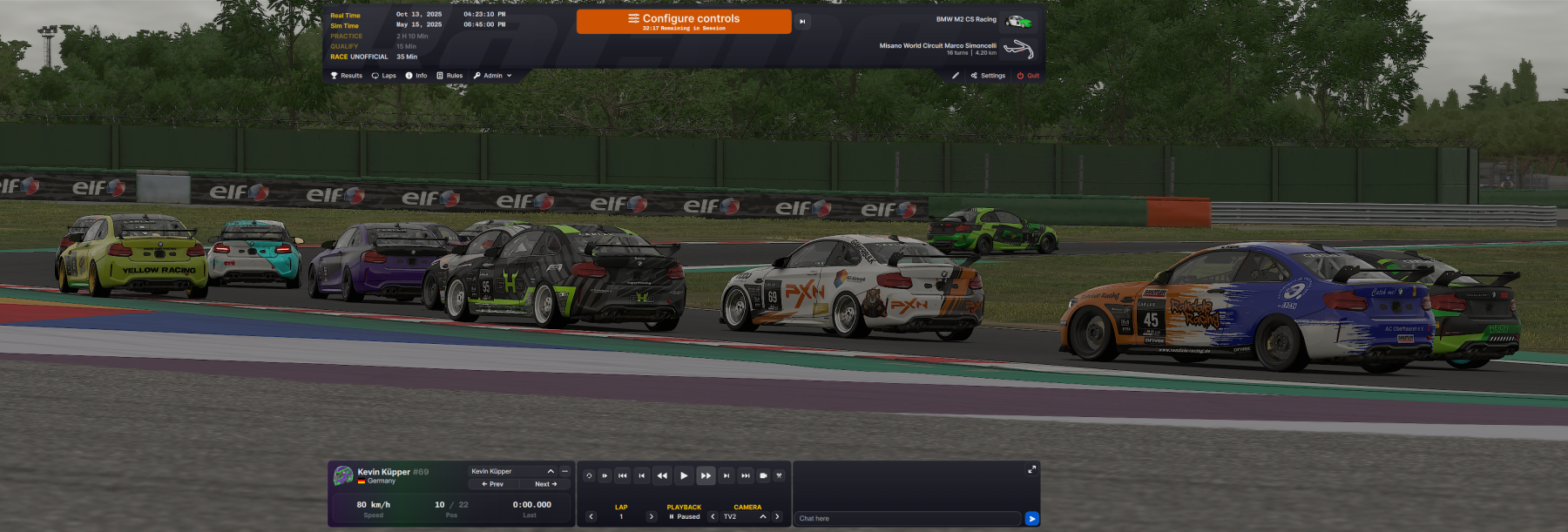This screenshot has width=1568, height=532.
Task: Expand the Admin dropdown
Action: click(492, 76)
